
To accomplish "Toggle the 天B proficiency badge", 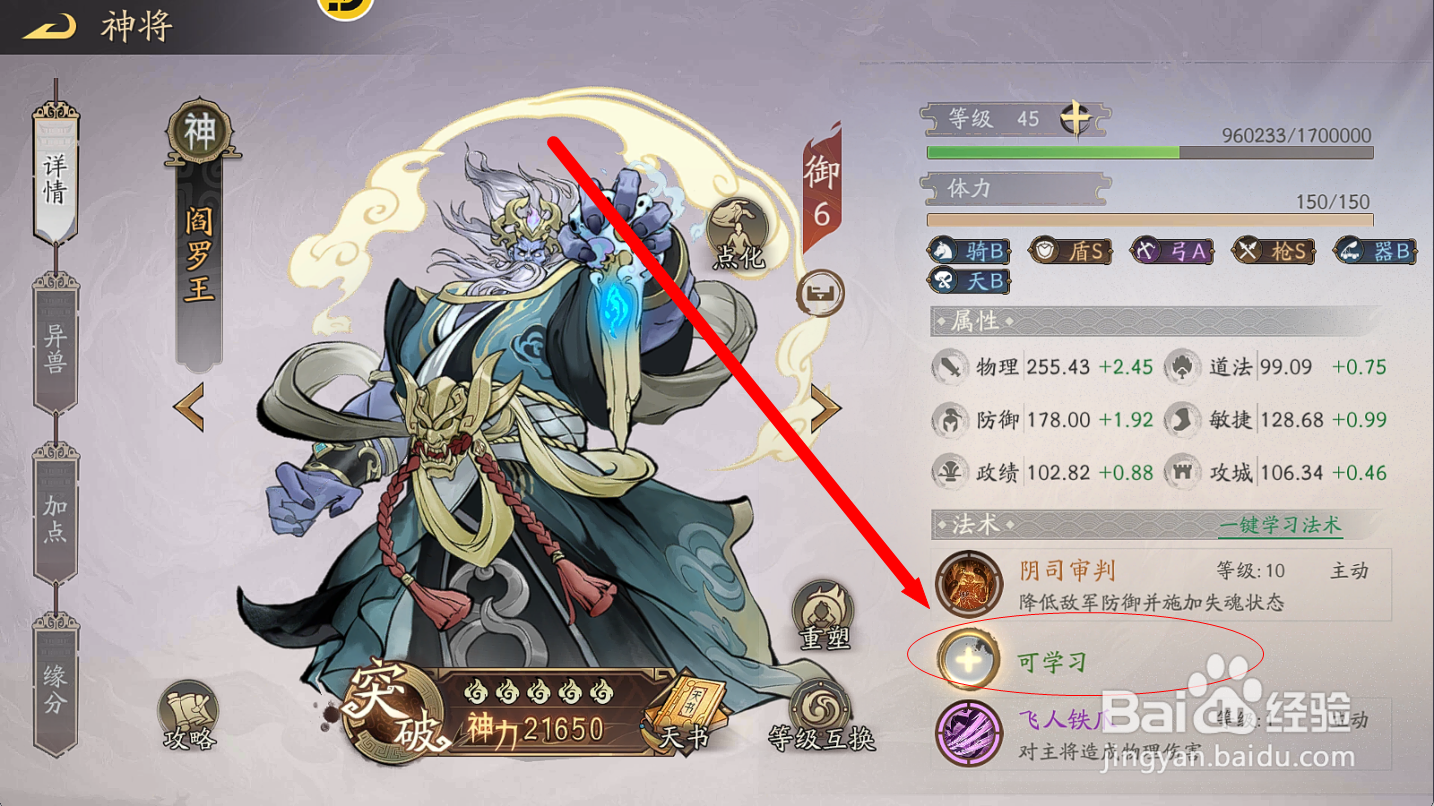I will (967, 281).
